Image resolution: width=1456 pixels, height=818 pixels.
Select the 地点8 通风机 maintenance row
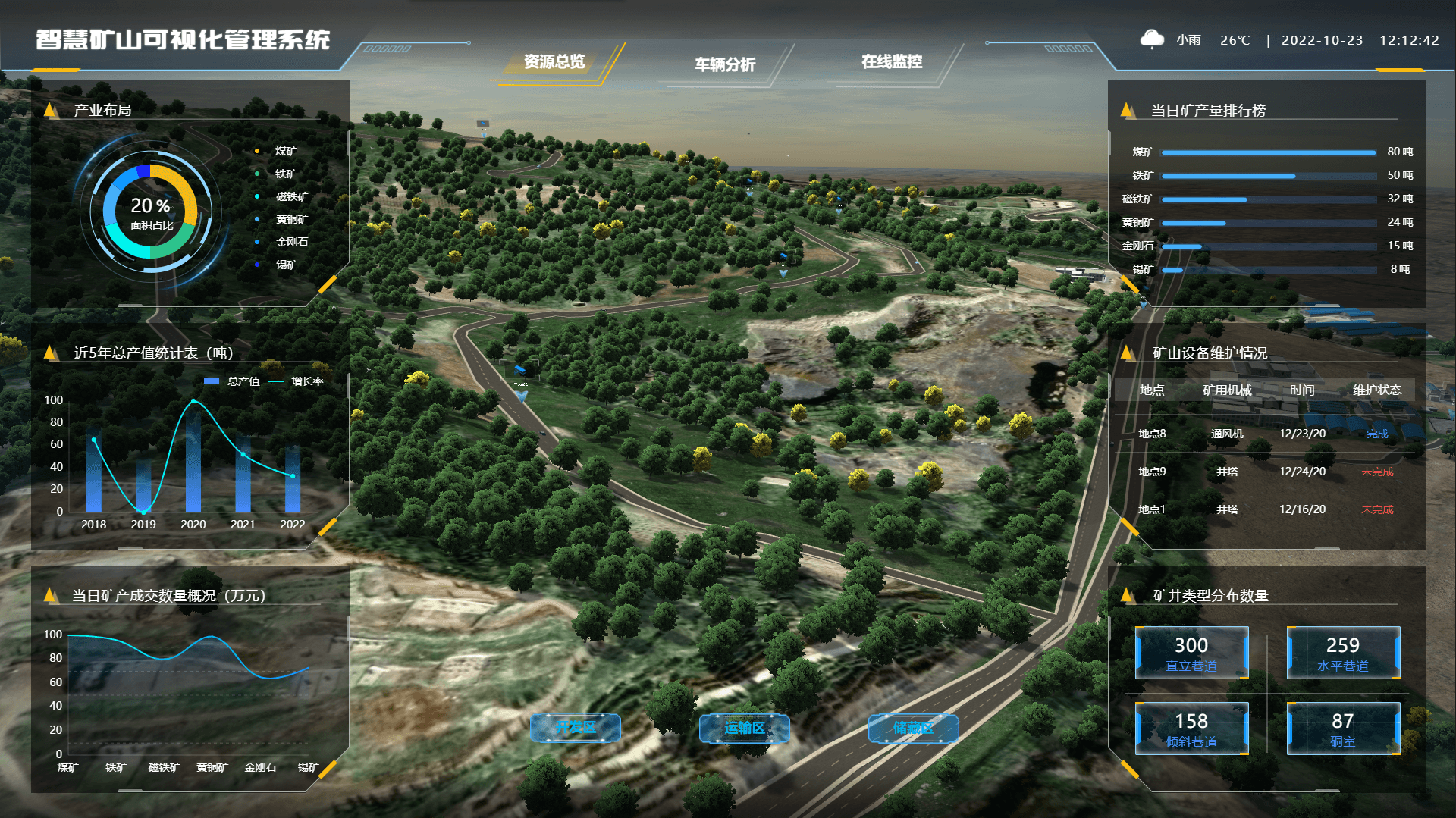pos(1264,434)
